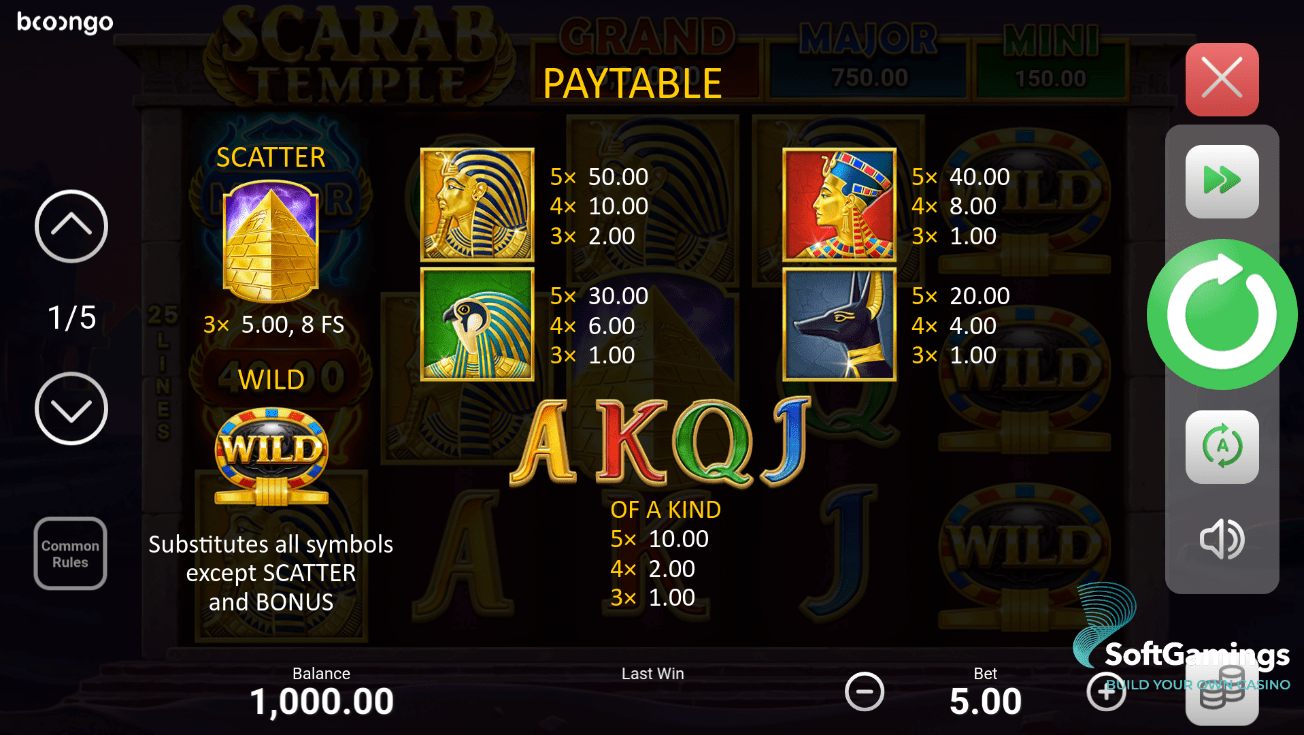
Task: Close the paytable with the red X
Action: (1221, 79)
